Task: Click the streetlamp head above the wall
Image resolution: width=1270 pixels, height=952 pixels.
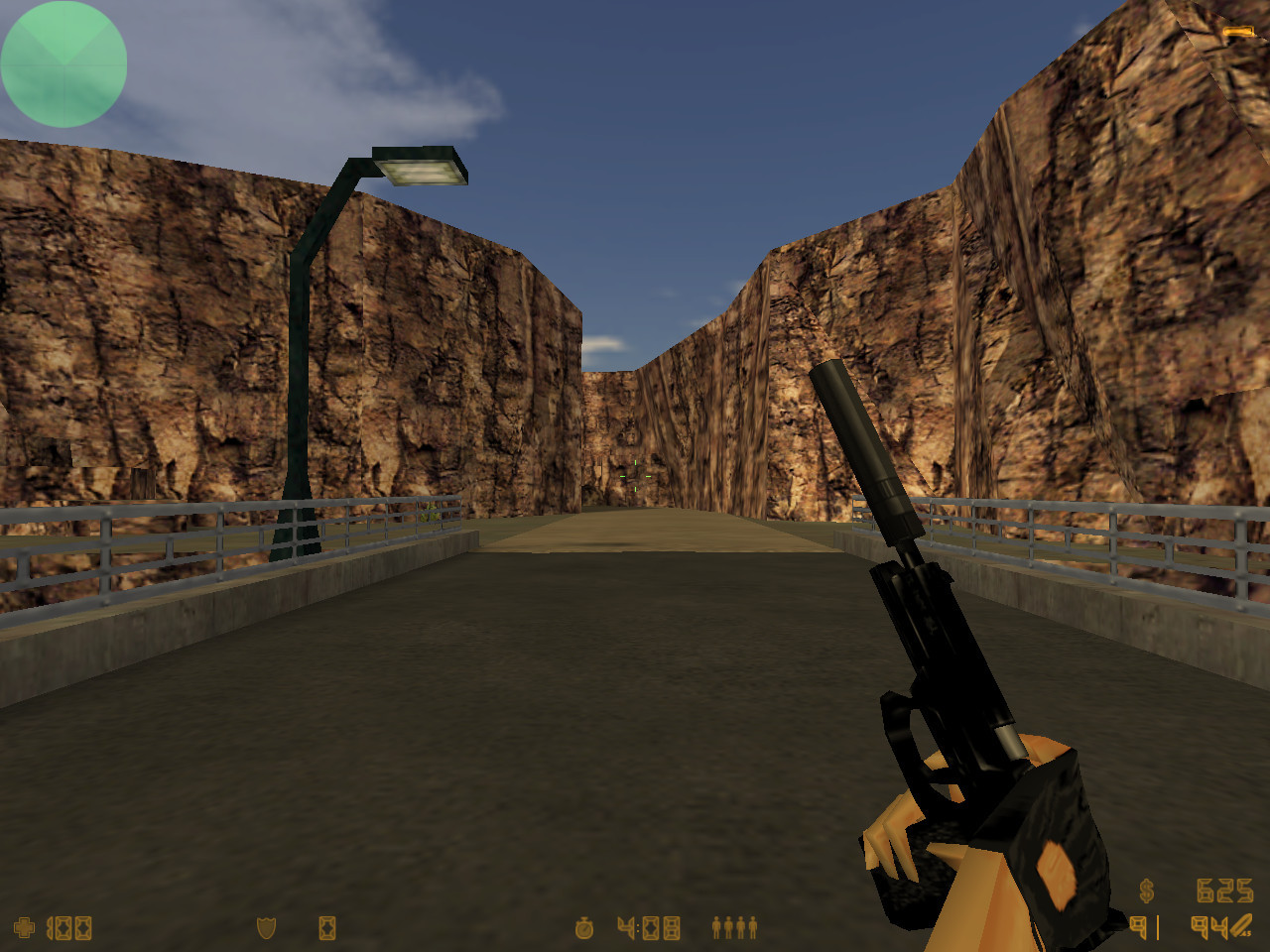Action: click(421, 167)
